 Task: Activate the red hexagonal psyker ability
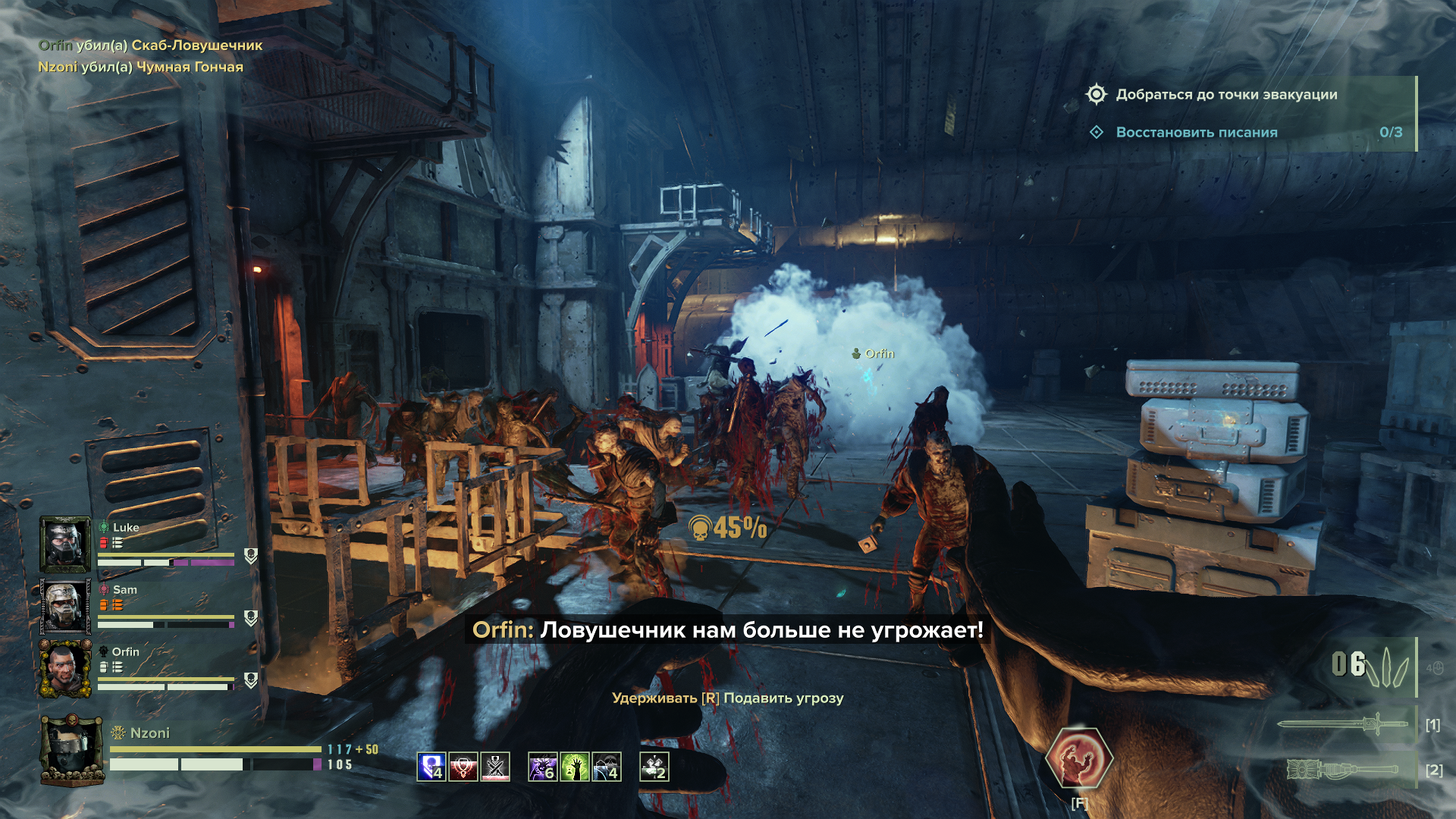coord(1078,758)
